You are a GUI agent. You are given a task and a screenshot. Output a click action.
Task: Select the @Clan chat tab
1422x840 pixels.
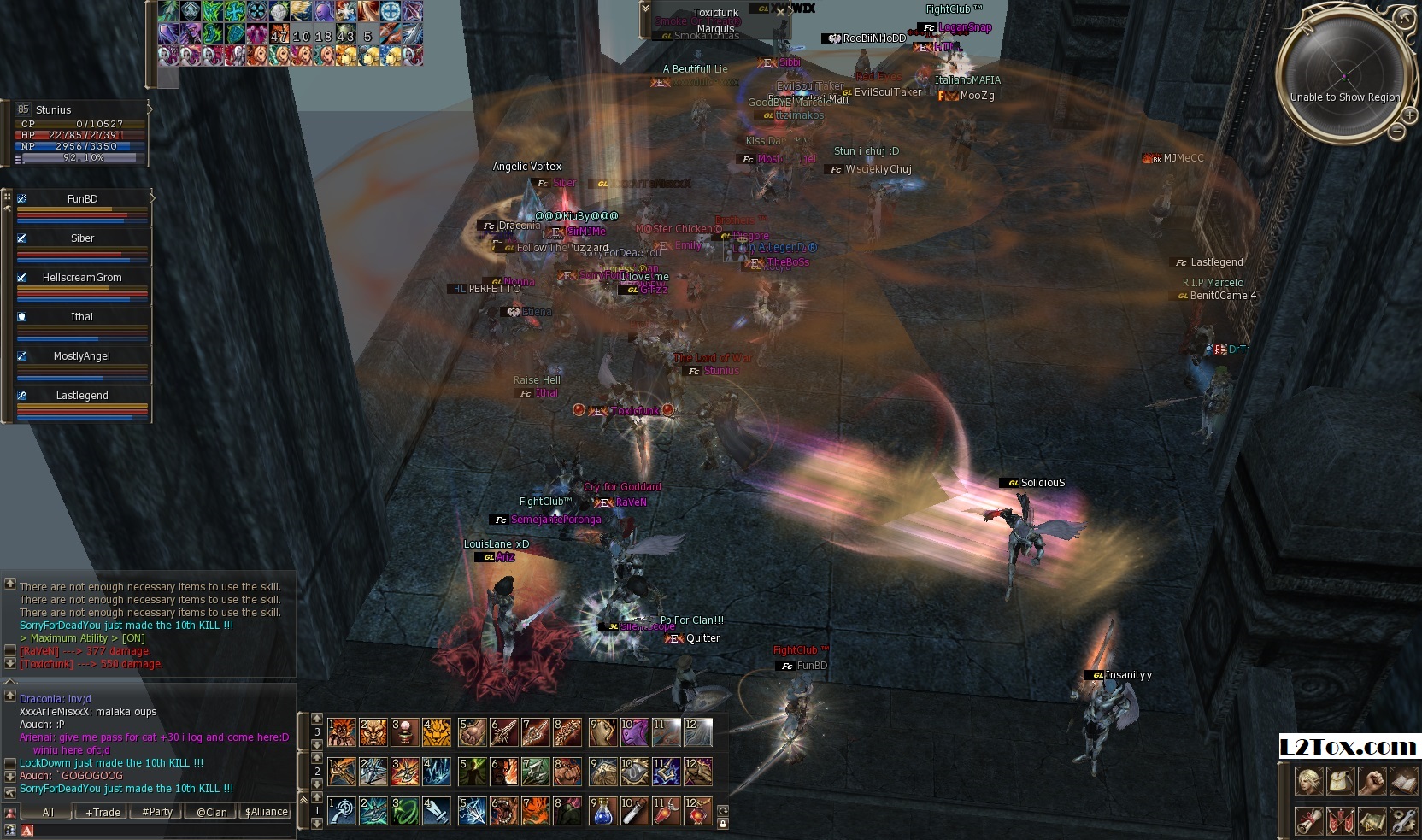pyautogui.click(x=212, y=812)
